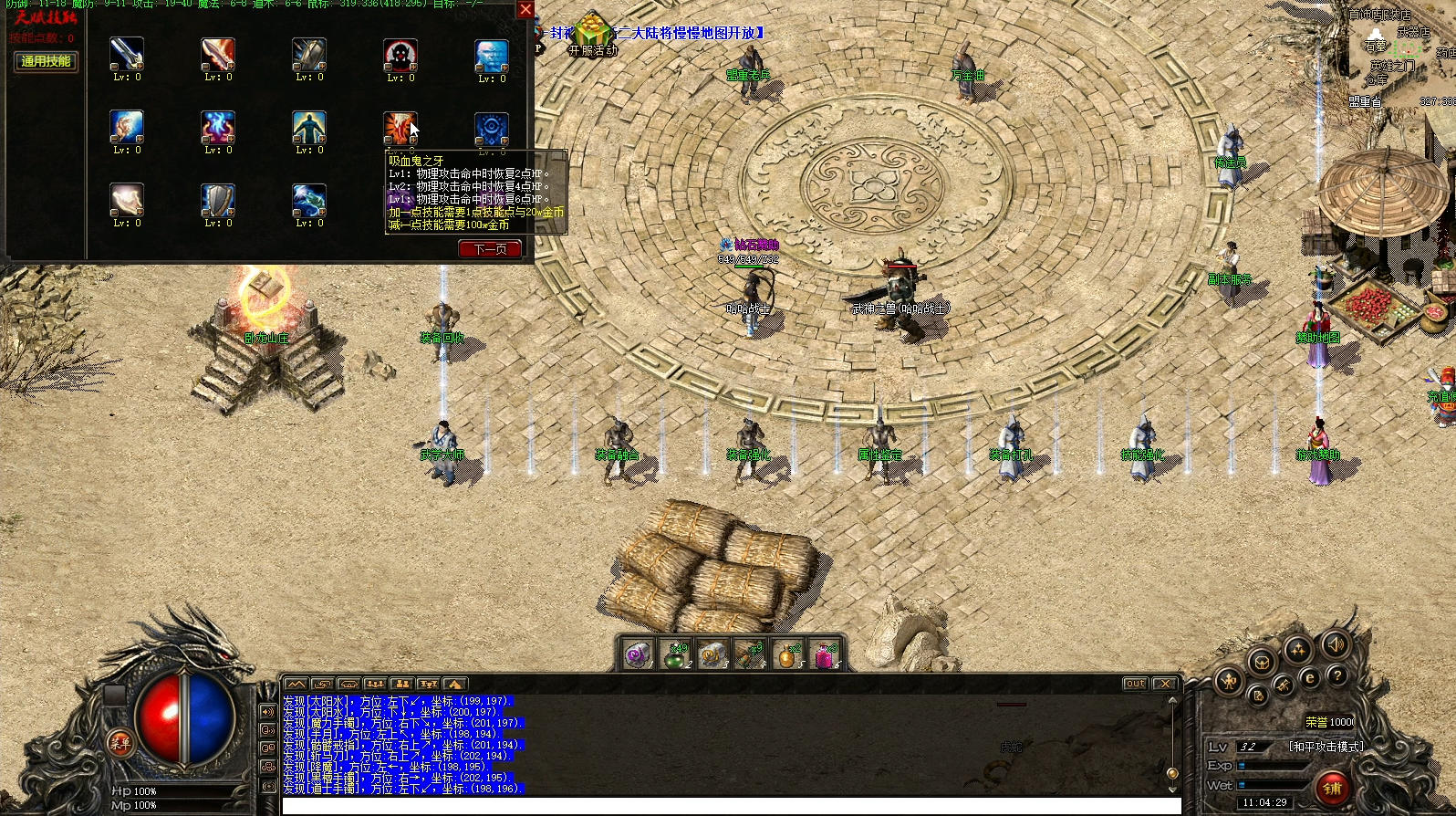Open the inventory bag round button
The height and width of the screenshot is (816, 1456).
coord(1263,663)
